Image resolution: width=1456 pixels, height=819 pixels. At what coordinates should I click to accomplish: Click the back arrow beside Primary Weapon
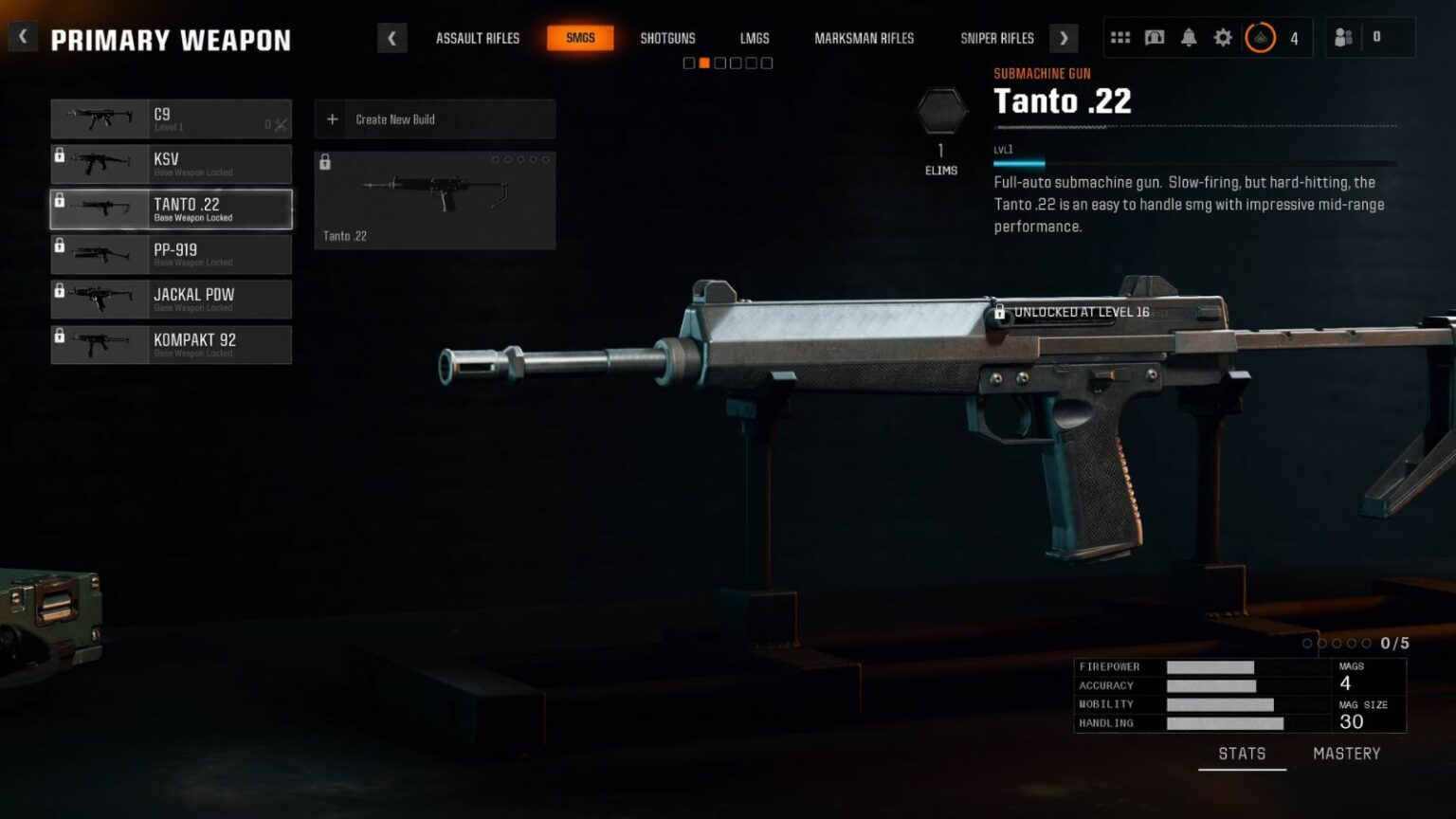(x=22, y=35)
